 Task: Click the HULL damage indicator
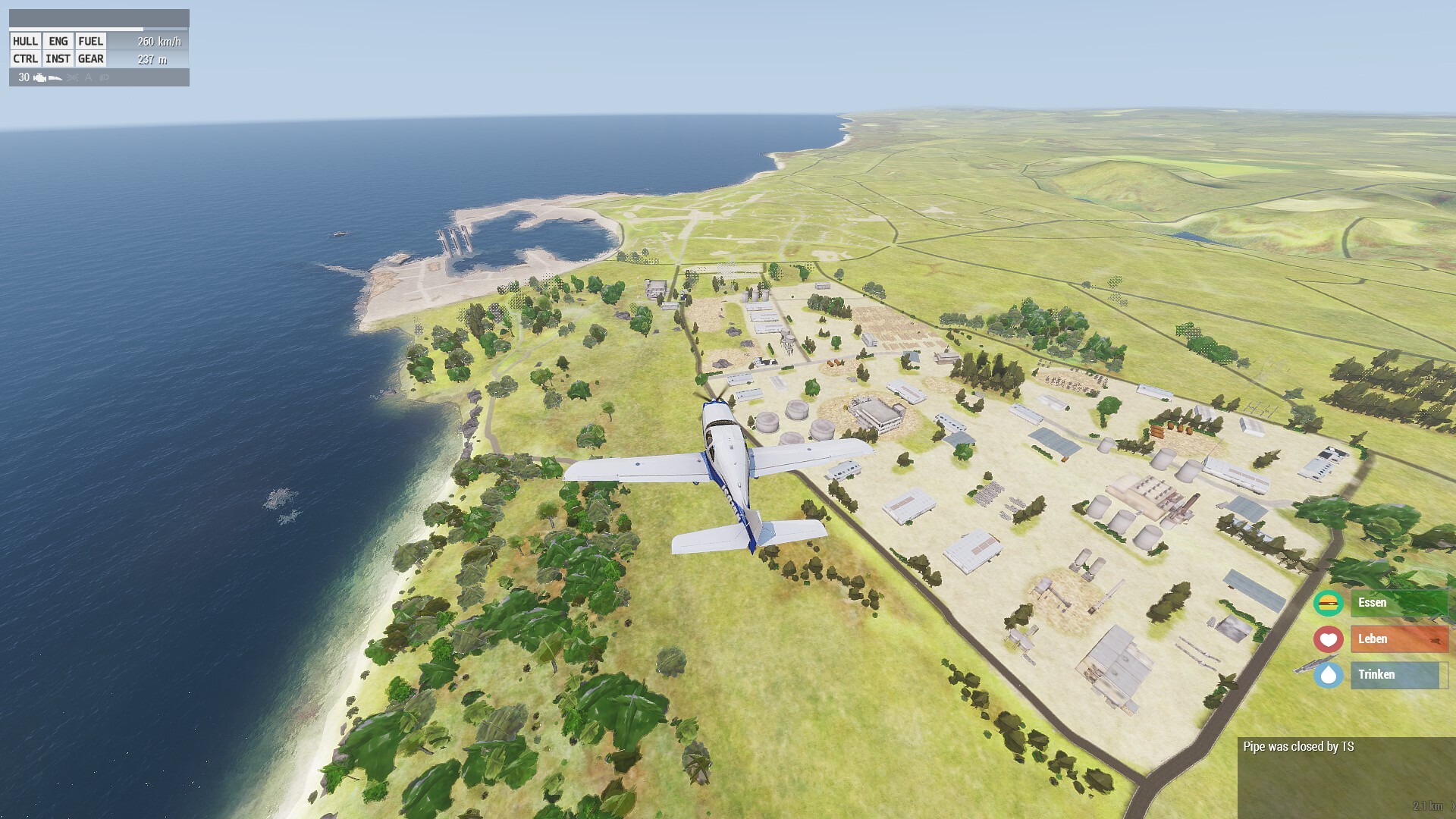coord(25,42)
